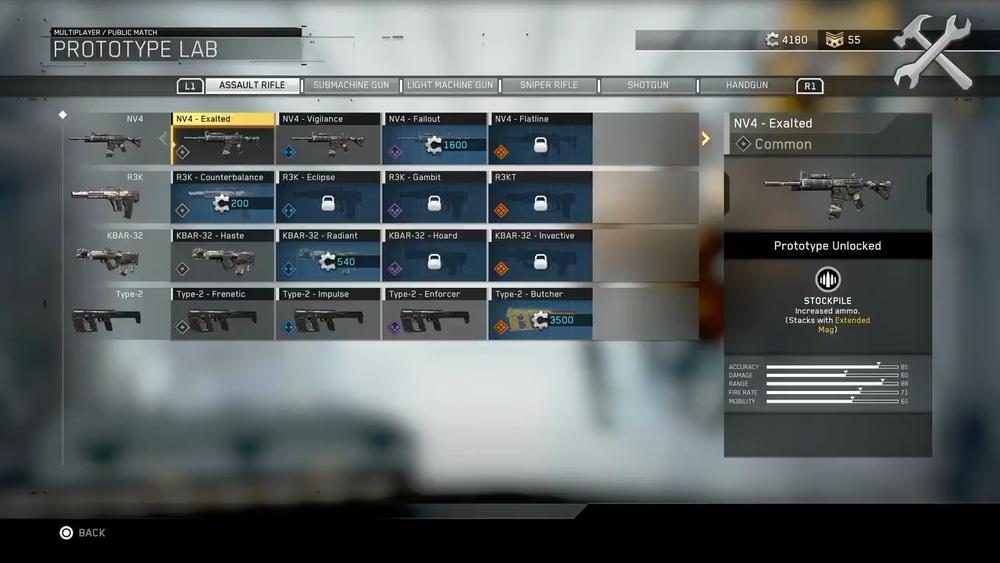Select the locked NV4 - Flatline tile
This screenshot has width=1000, height=563.
pyautogui.click(x=541, y=139)
